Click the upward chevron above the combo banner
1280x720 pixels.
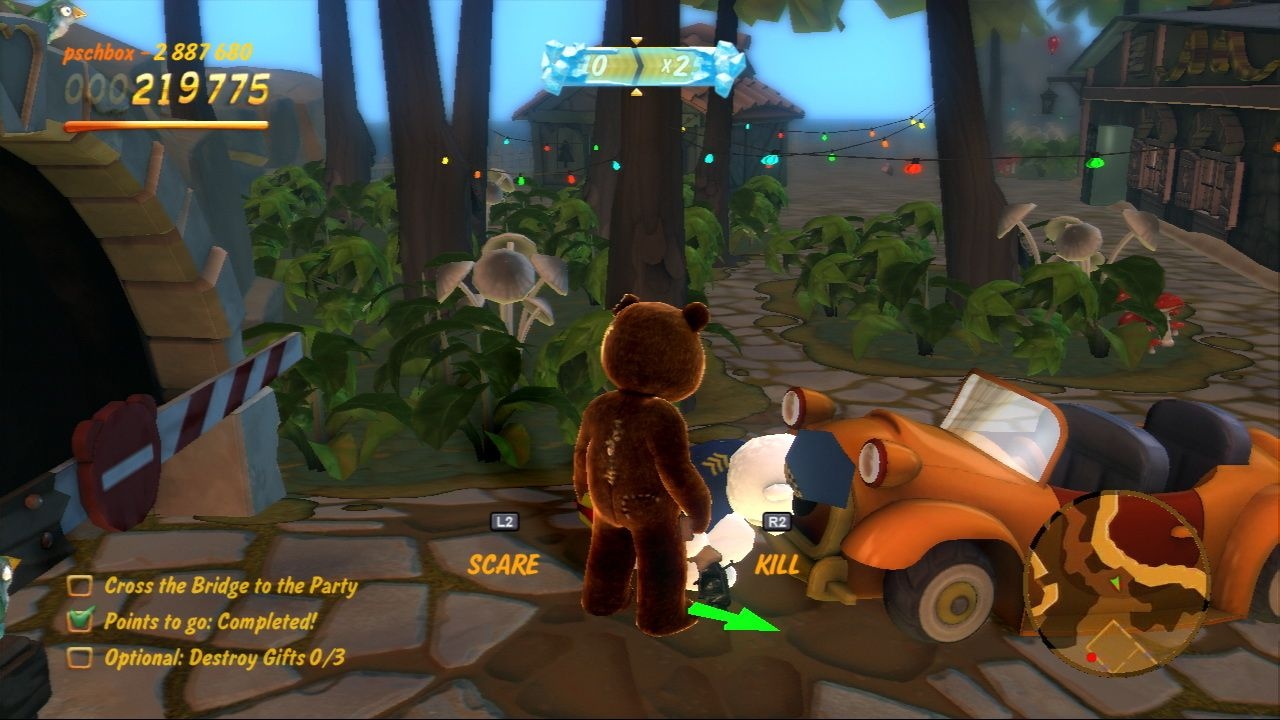tap(637, 38)
